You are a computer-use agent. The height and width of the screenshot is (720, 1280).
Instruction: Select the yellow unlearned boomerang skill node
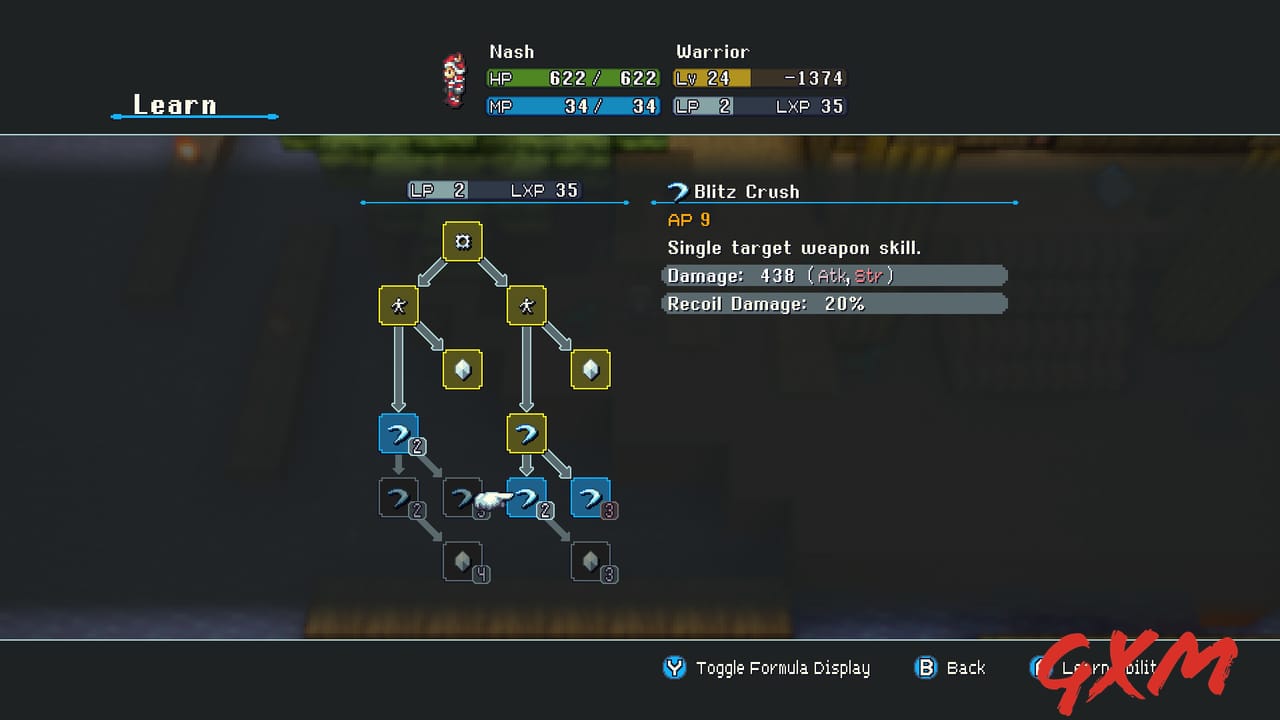coord(527,433)
